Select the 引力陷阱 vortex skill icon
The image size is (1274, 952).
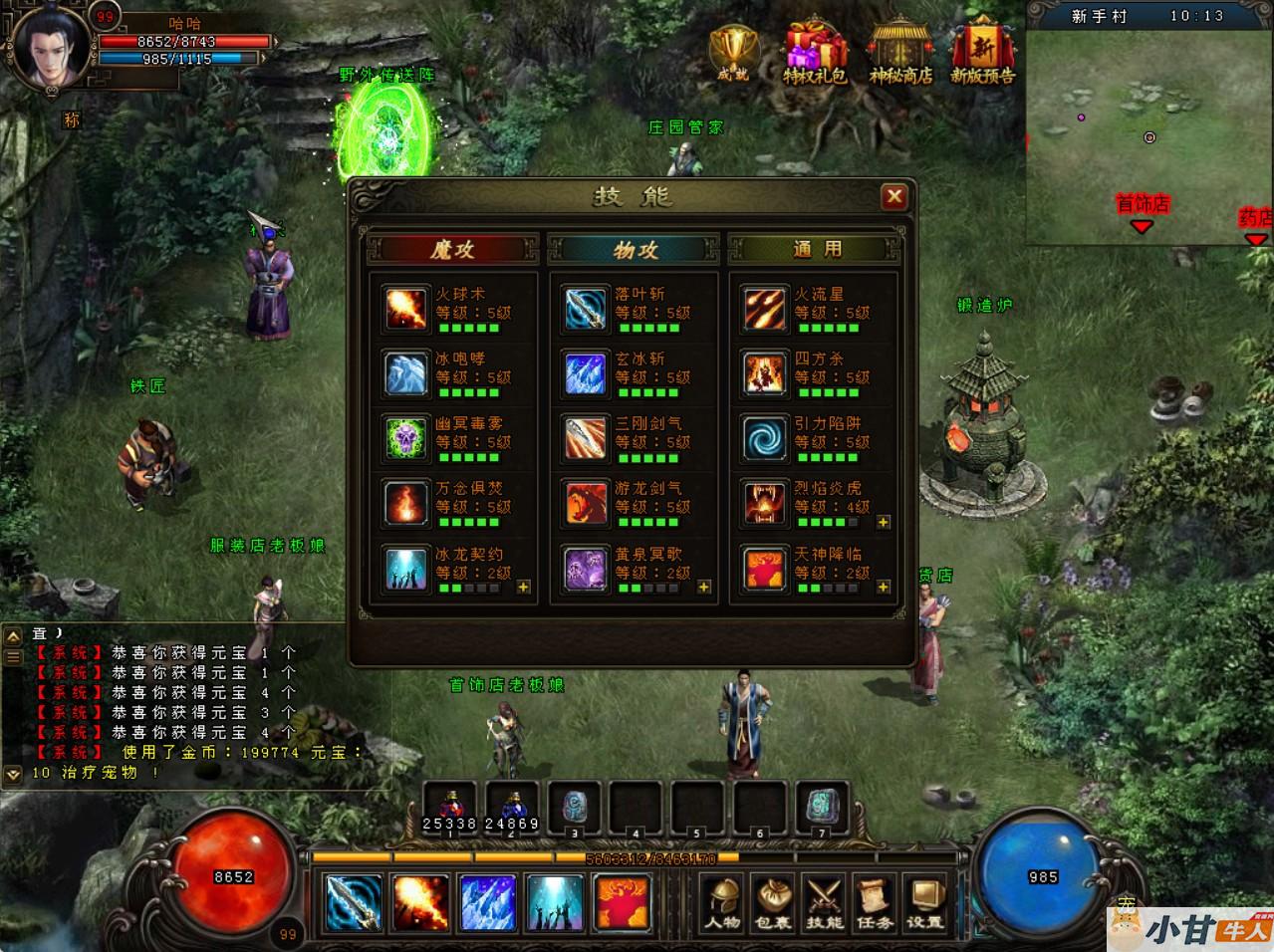pos(764,438)
